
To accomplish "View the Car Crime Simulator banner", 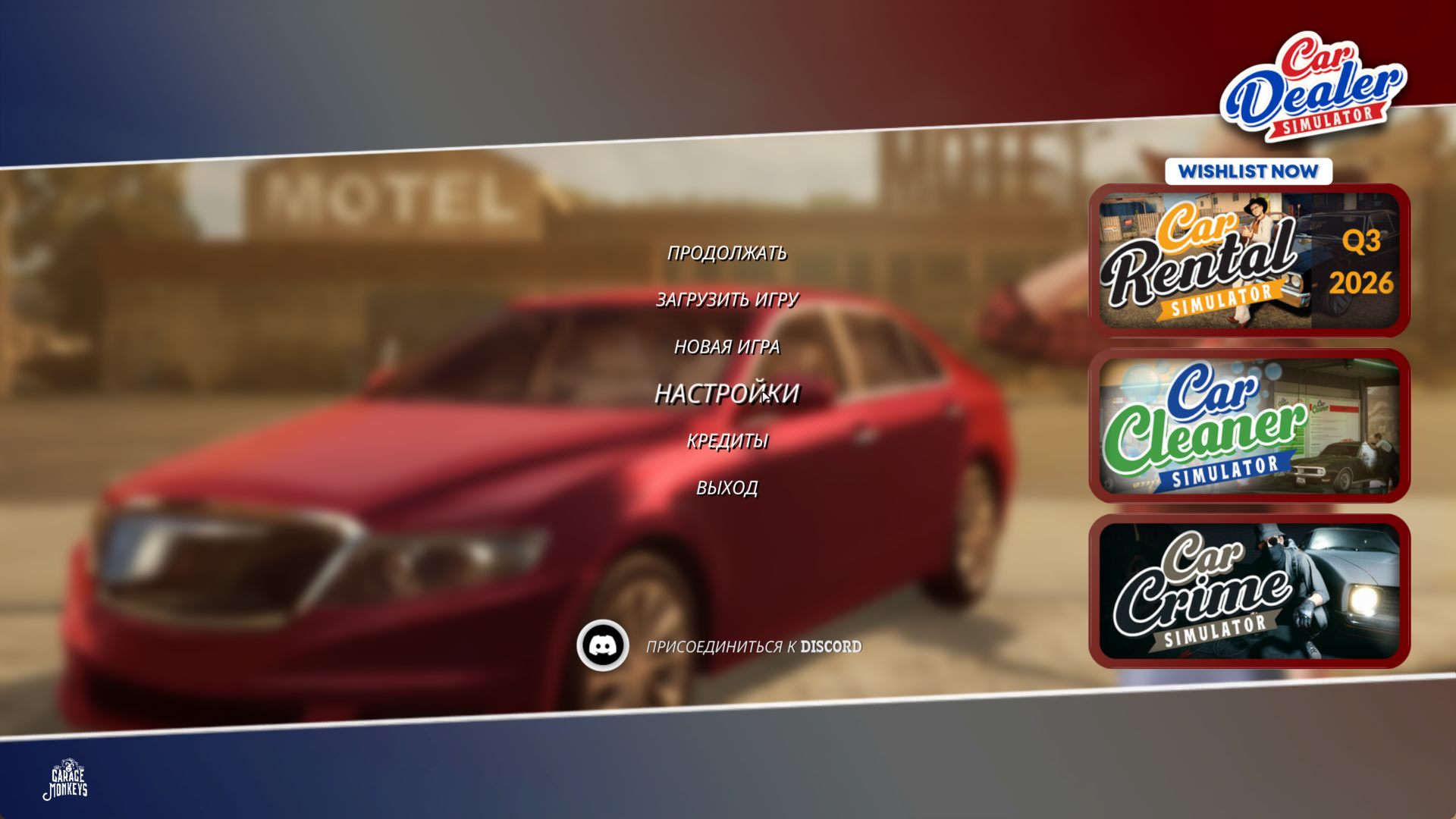I will pos(1249,591).
